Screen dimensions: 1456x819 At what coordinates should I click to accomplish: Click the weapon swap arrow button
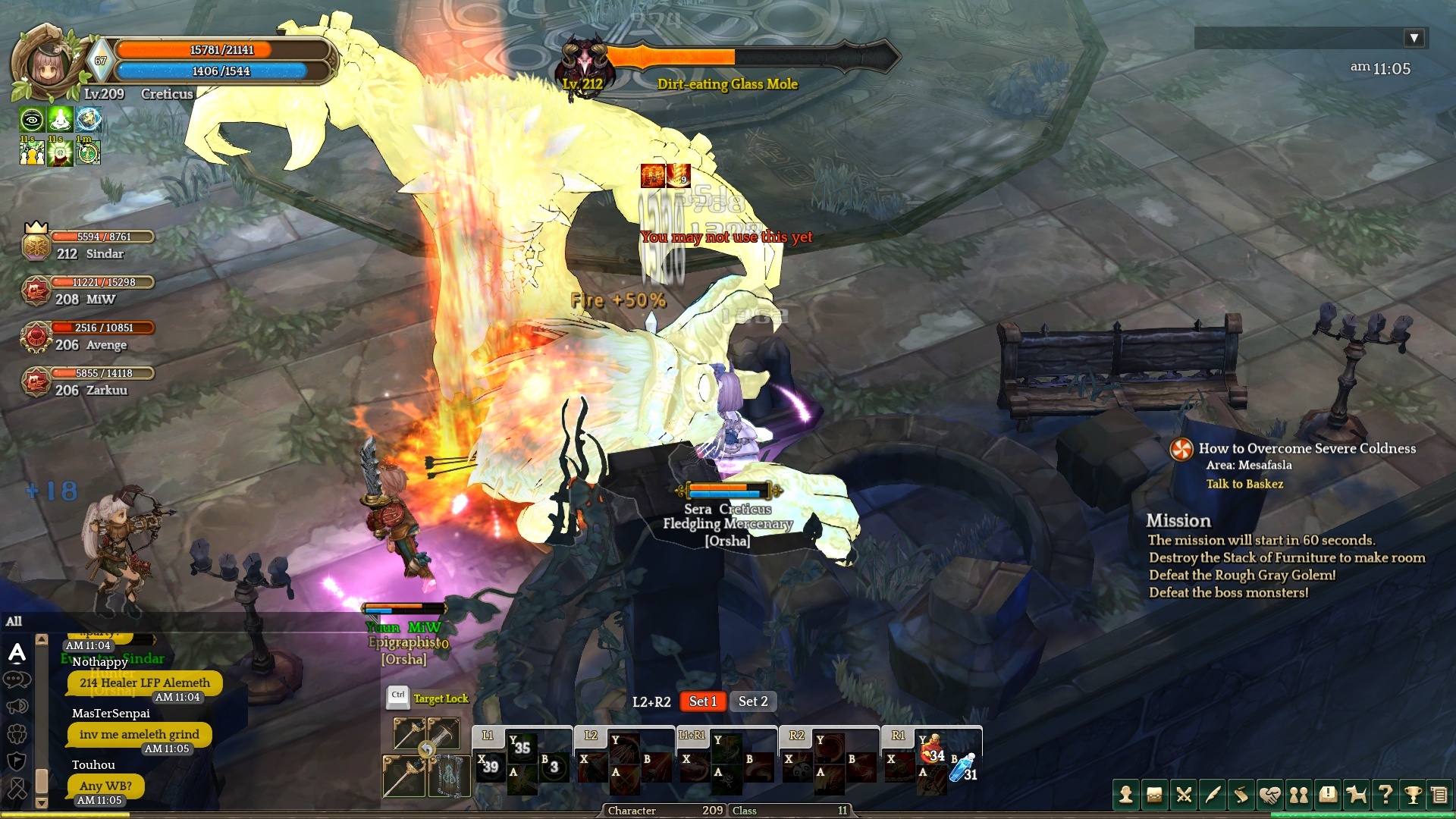(427, 749)
